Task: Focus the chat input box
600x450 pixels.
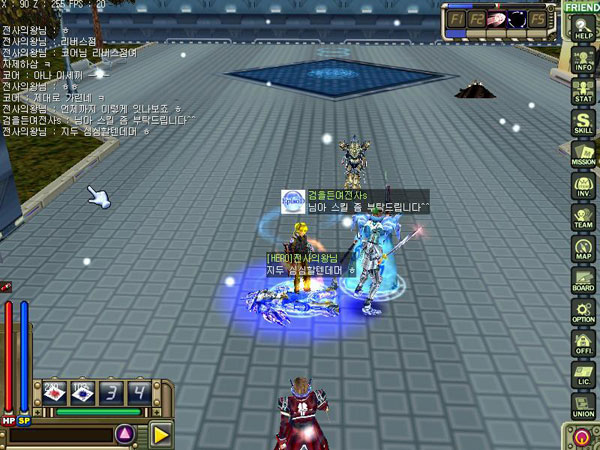Action: tap(60, 435)
